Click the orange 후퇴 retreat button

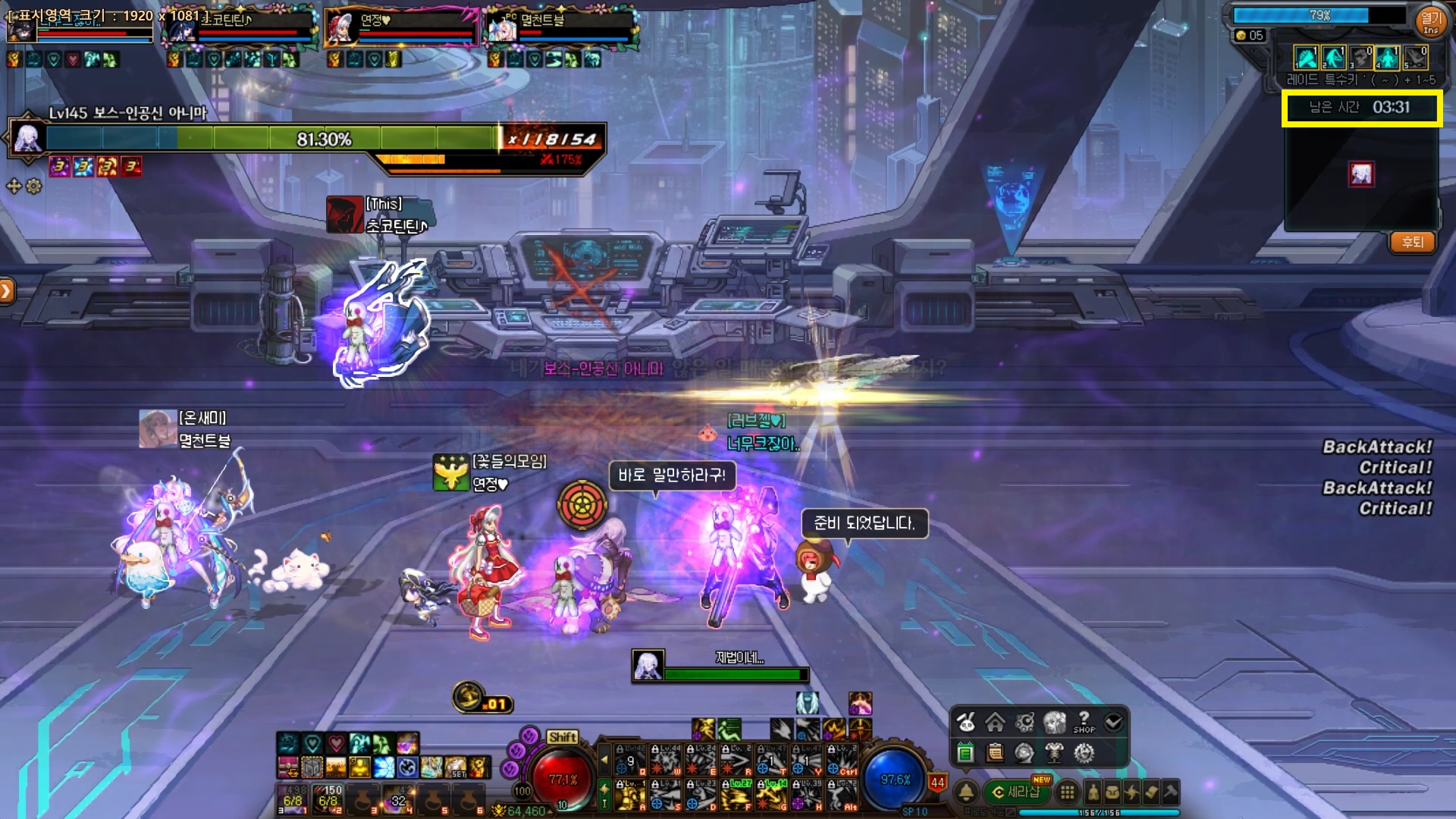coord(1412,242)
